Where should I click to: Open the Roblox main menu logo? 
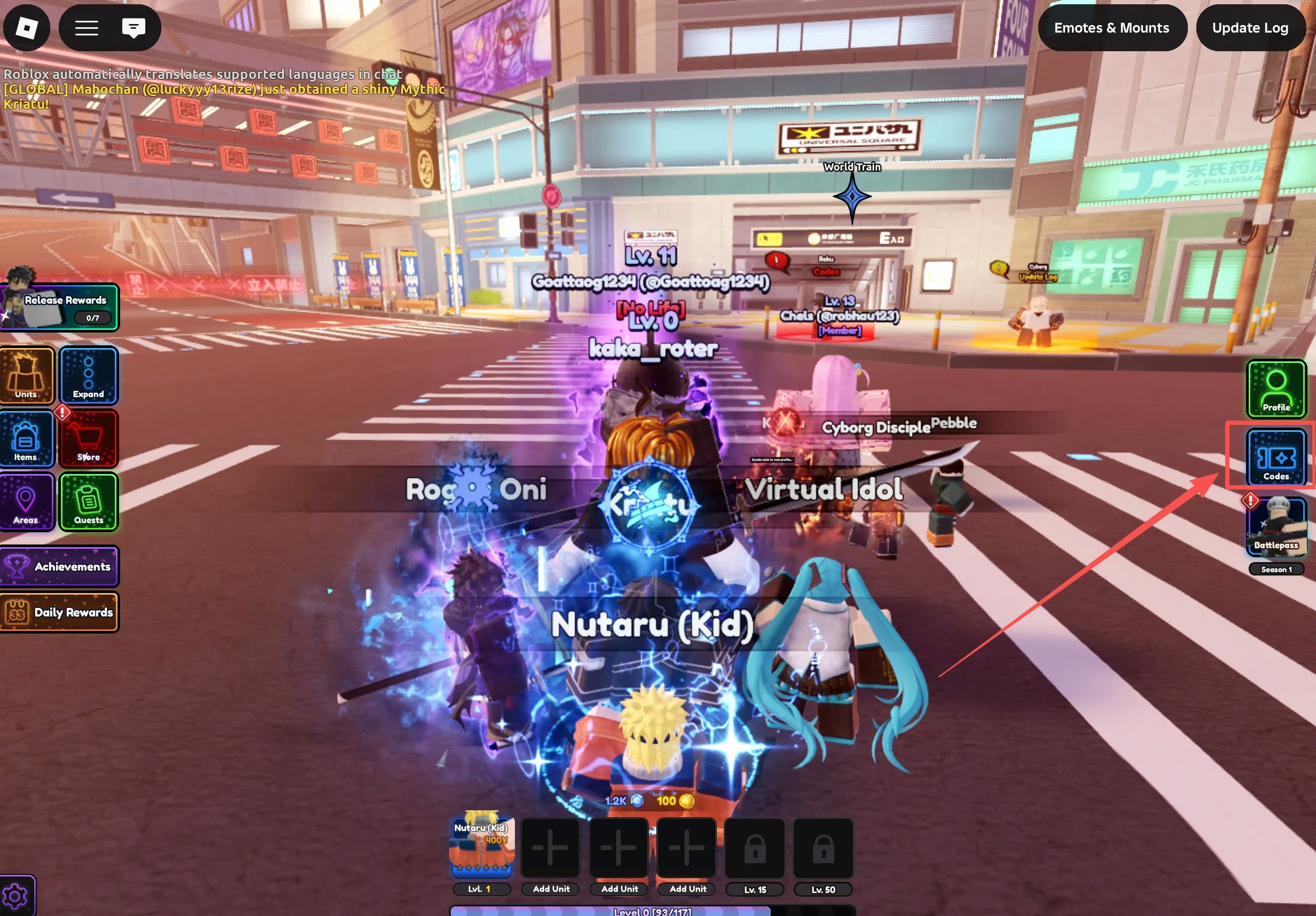[x=26, y=28]
